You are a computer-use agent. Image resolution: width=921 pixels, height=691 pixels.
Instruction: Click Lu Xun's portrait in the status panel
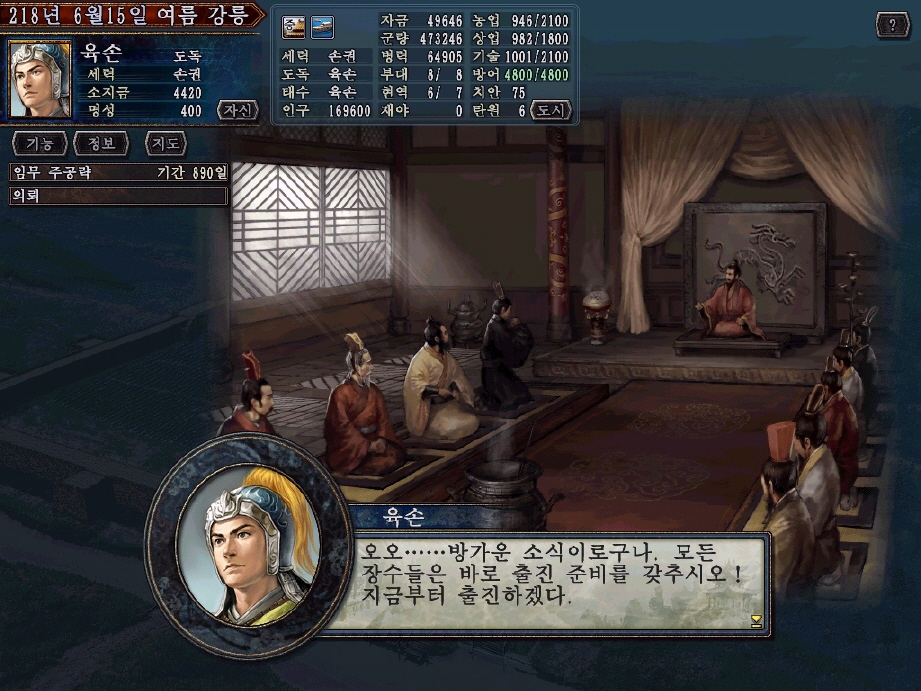click(x=40, y=79)
